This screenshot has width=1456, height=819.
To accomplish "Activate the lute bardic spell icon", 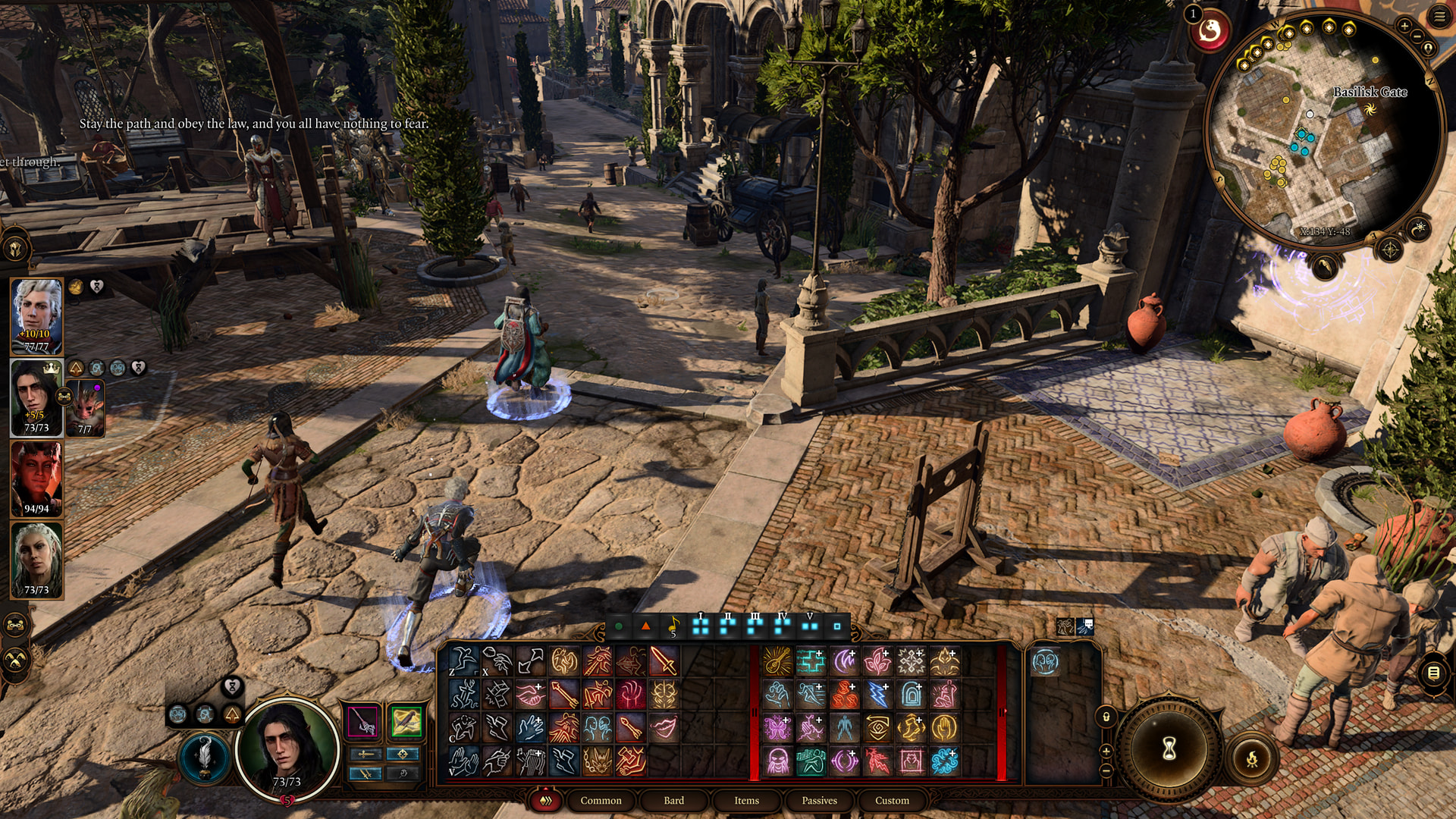I will coord(777,661).
